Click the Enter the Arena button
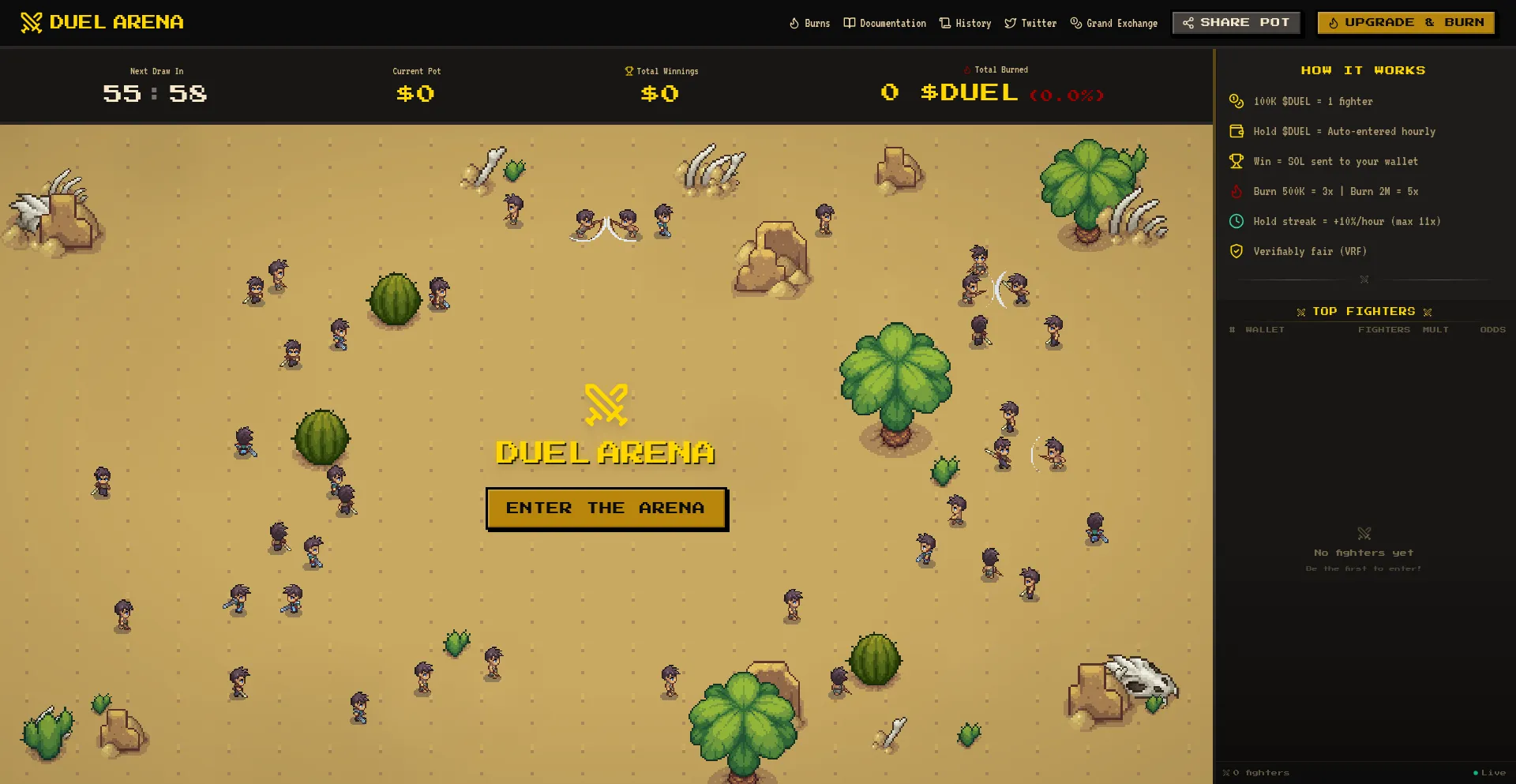This screenshot has width=1516, height=784. coord(606,508)
